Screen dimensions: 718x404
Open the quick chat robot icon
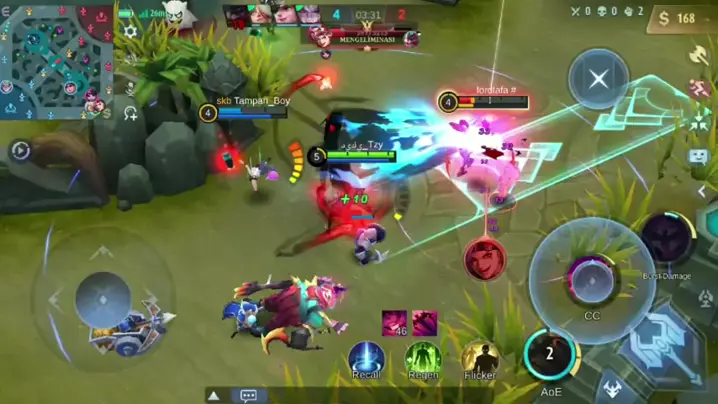(698, 157)
